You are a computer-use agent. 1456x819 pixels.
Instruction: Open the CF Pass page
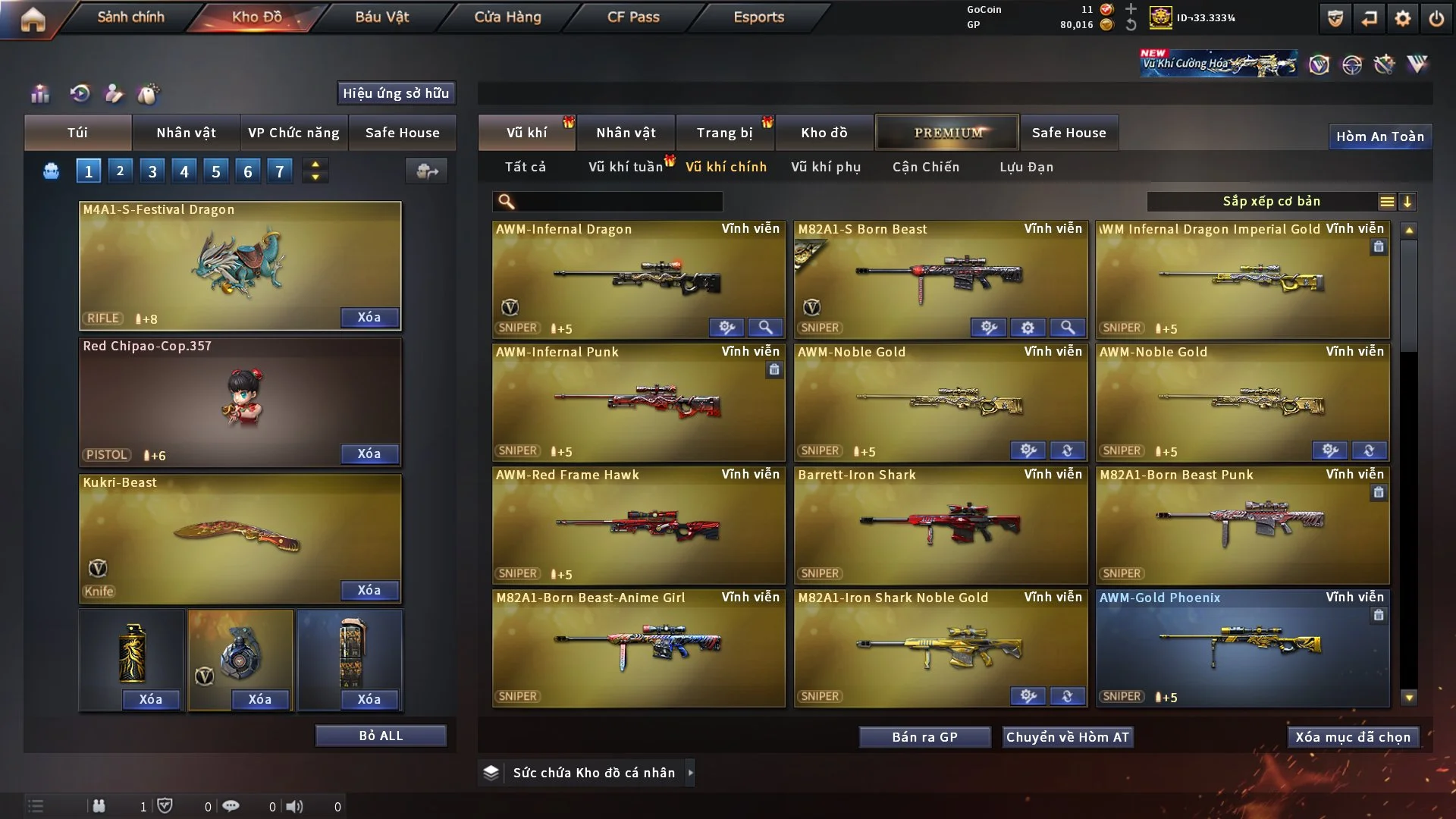[x=633, y=17]
